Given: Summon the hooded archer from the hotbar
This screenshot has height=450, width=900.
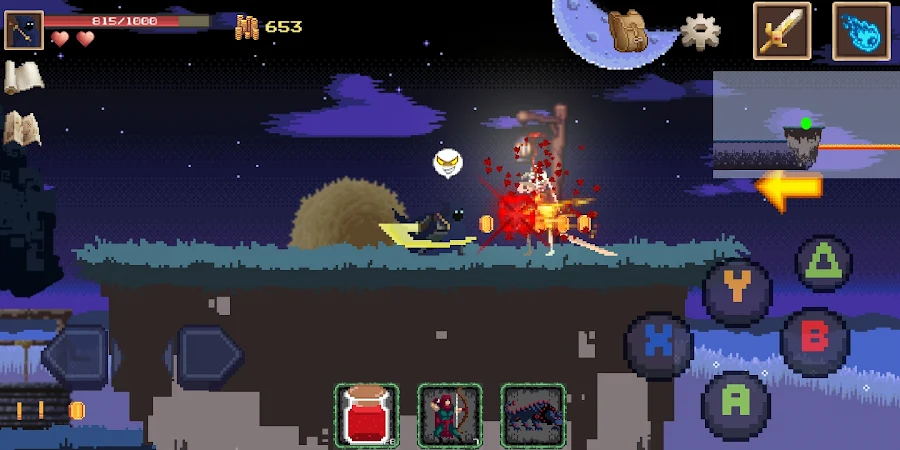Looking at the screenshot, I should (x=450, y=414).
